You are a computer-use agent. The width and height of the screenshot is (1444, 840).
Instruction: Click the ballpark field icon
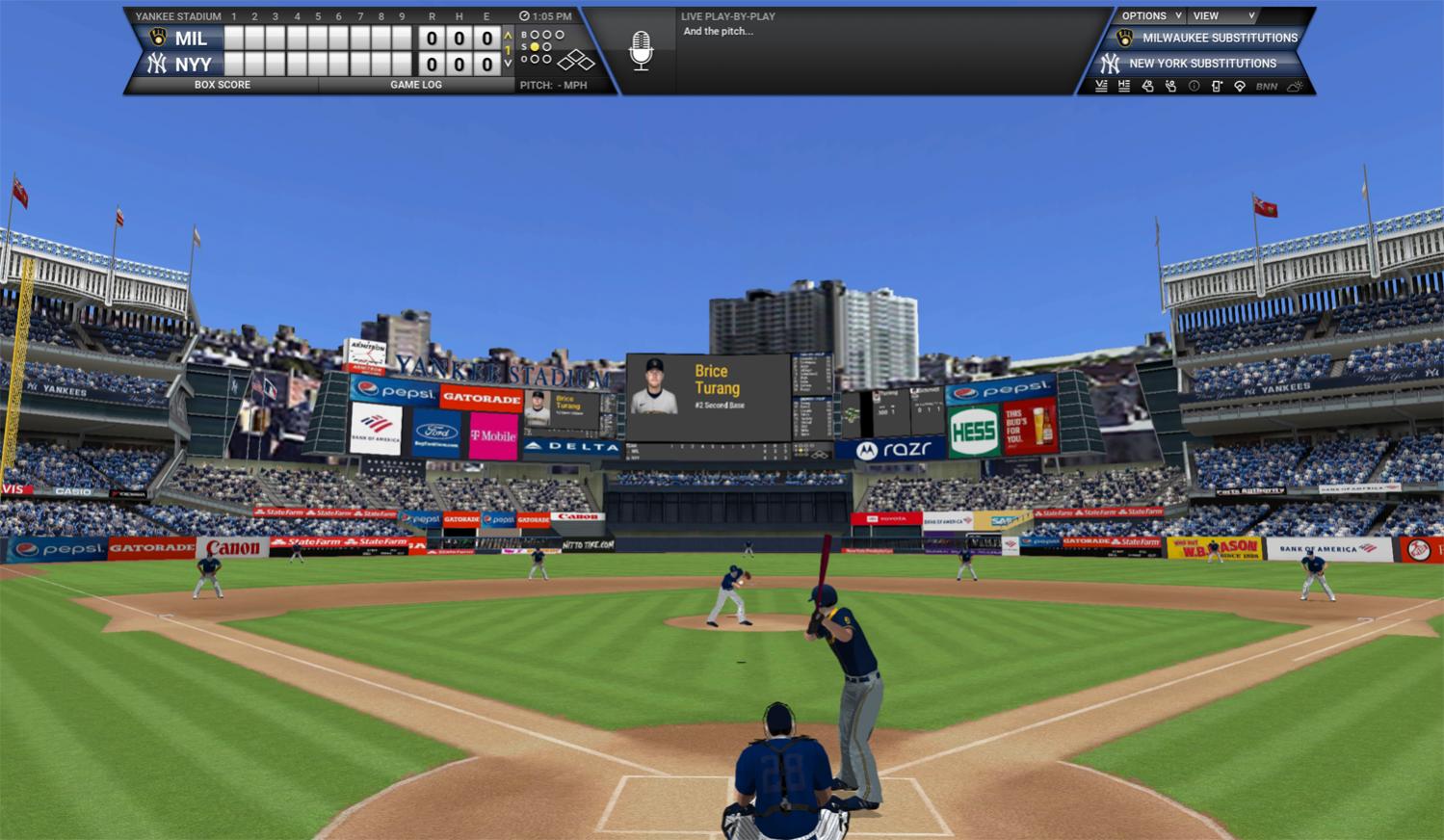1240,86
